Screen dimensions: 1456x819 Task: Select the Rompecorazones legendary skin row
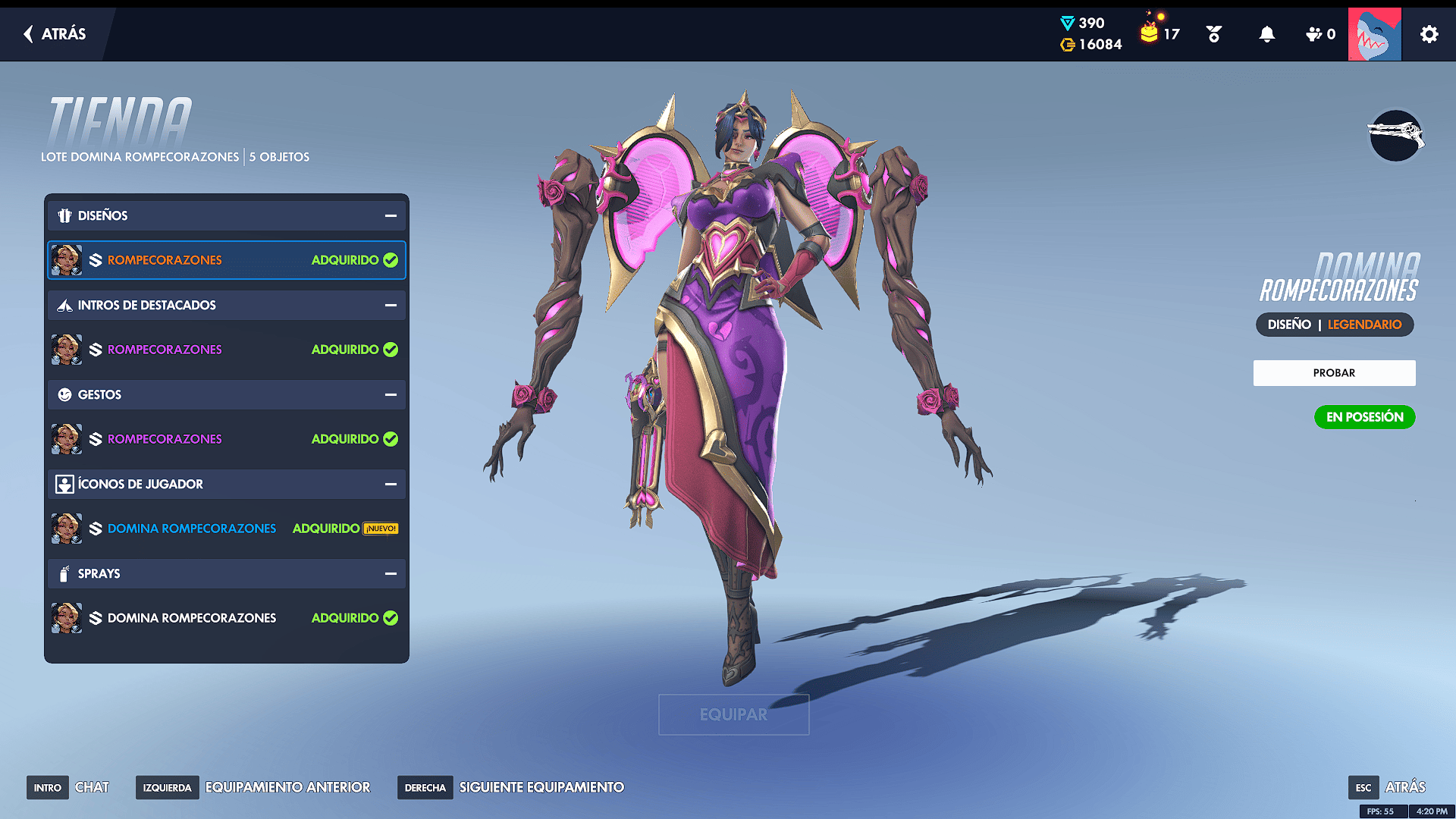(226, 260)
